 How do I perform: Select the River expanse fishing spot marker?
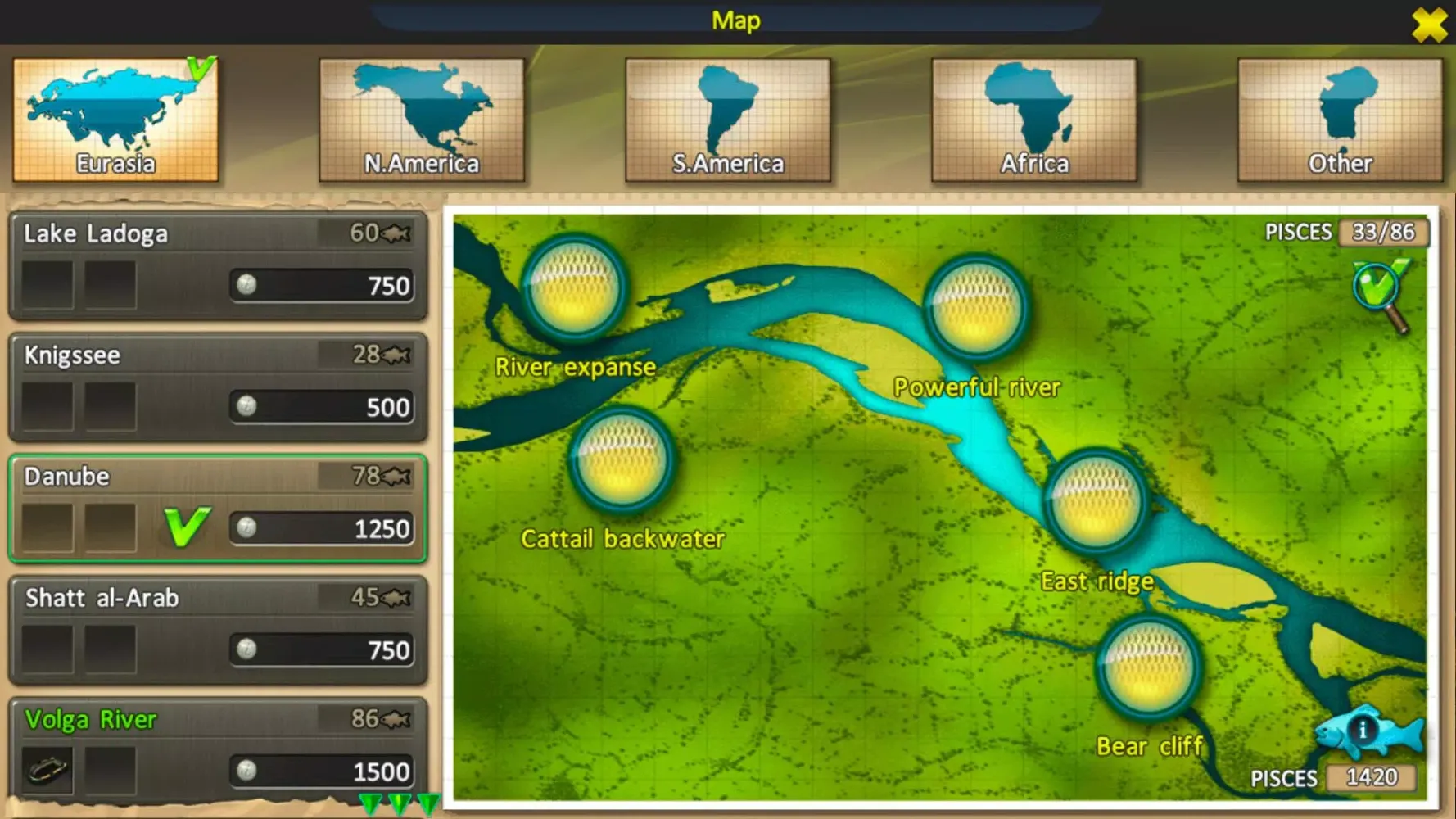point(575,287)
